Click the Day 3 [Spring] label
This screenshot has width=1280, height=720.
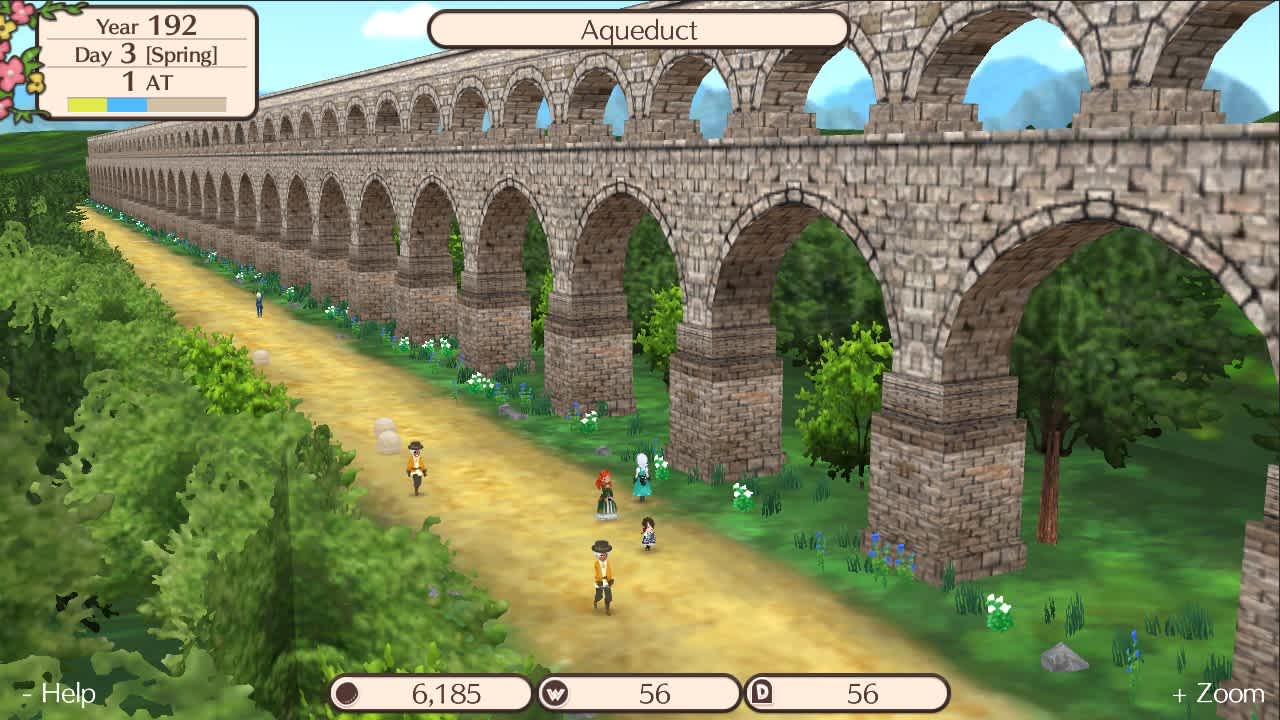pos(146,55)
